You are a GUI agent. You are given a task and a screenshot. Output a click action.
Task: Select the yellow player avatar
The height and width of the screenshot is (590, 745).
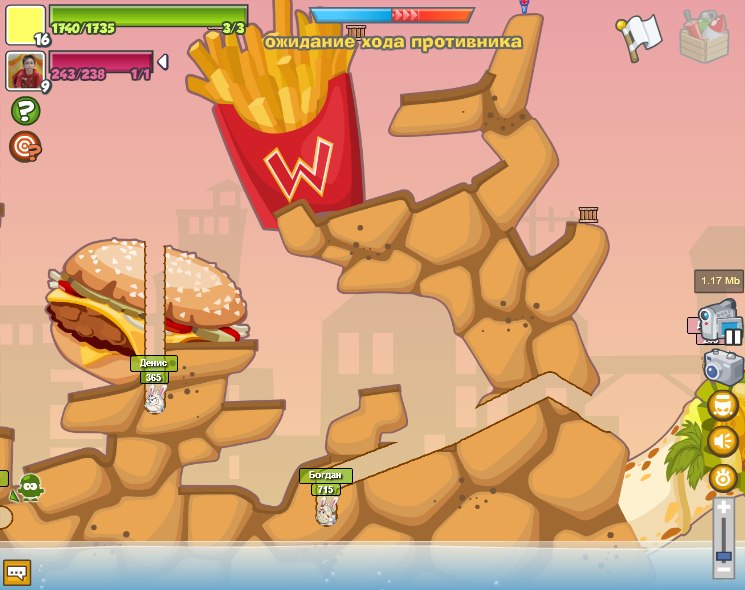pyautogui.click(x=25, y=25)
